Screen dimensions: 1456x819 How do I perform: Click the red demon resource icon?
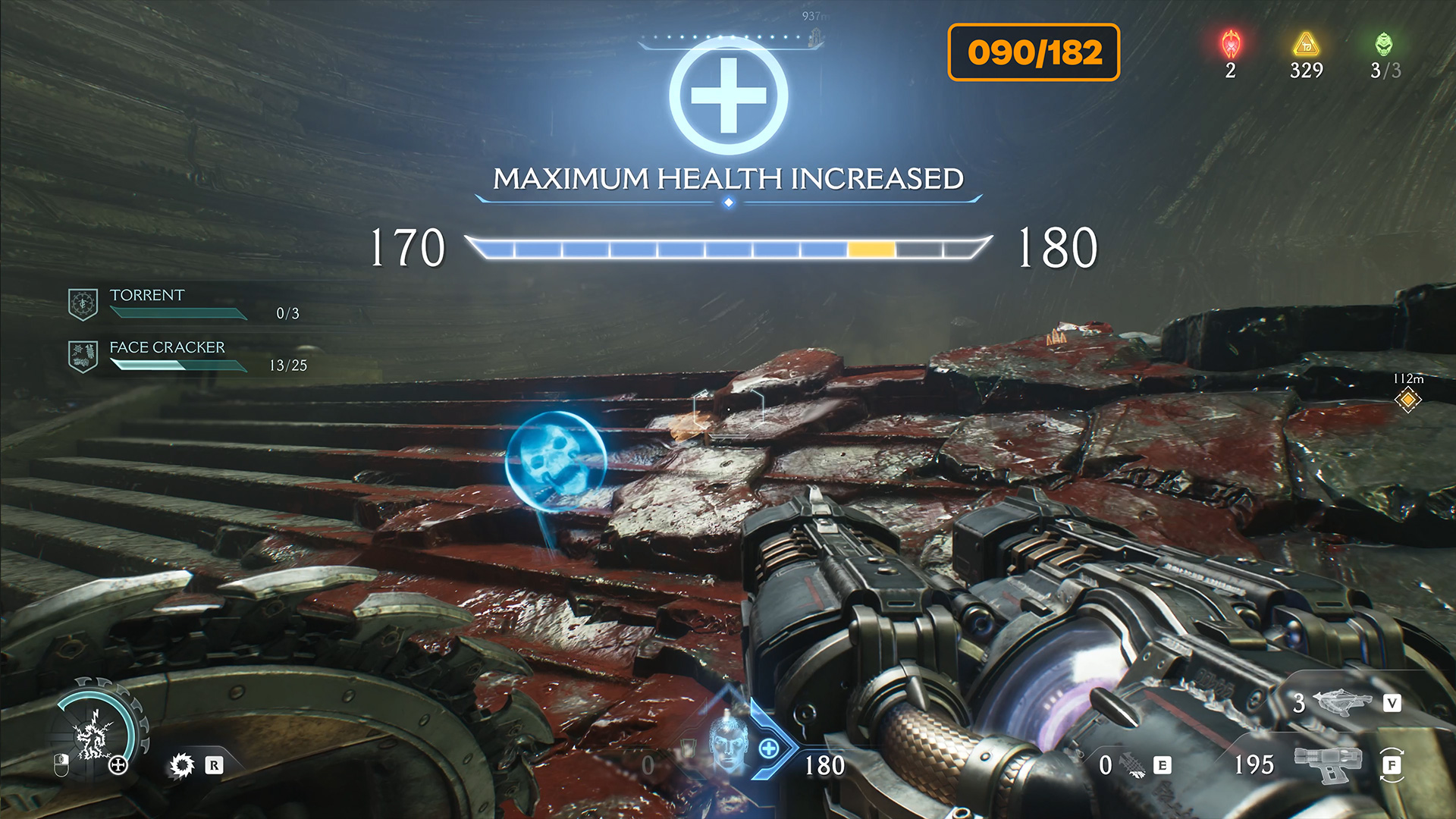[x=1230, y=45]
